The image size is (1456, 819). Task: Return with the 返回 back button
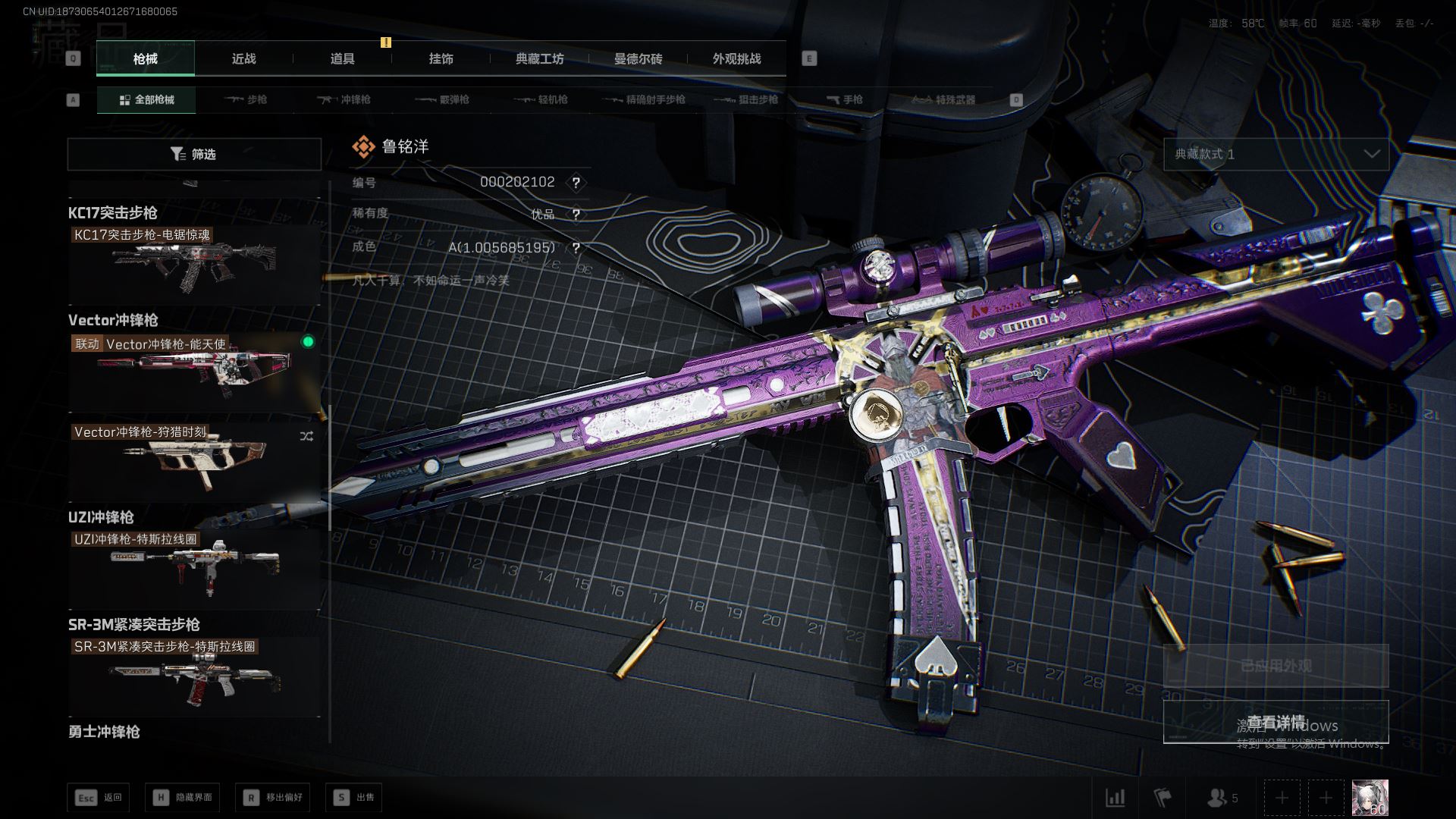click(99, 797)
